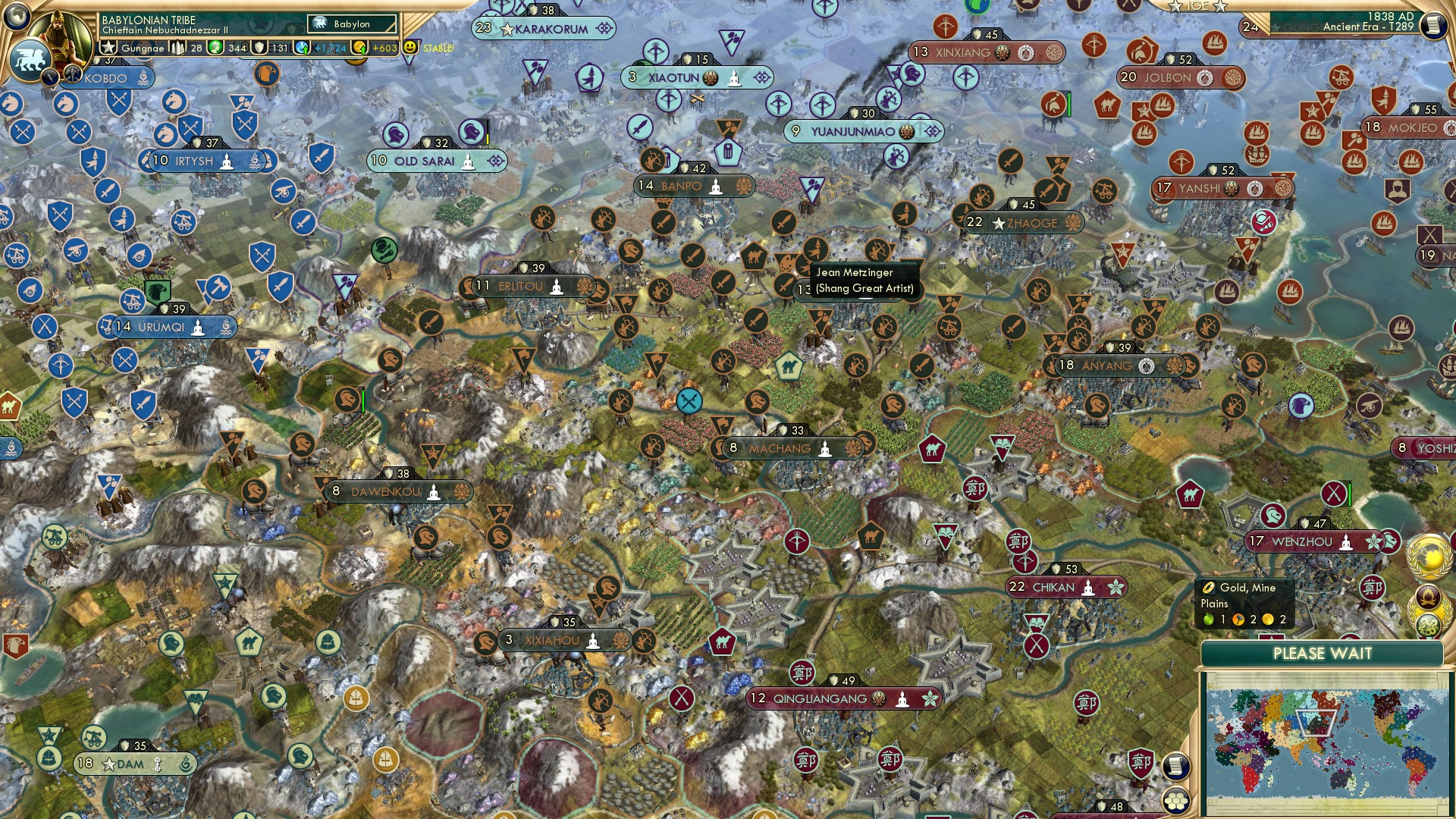Click the Buddhism symbol on Qingliangang's banner

(902, 699)
